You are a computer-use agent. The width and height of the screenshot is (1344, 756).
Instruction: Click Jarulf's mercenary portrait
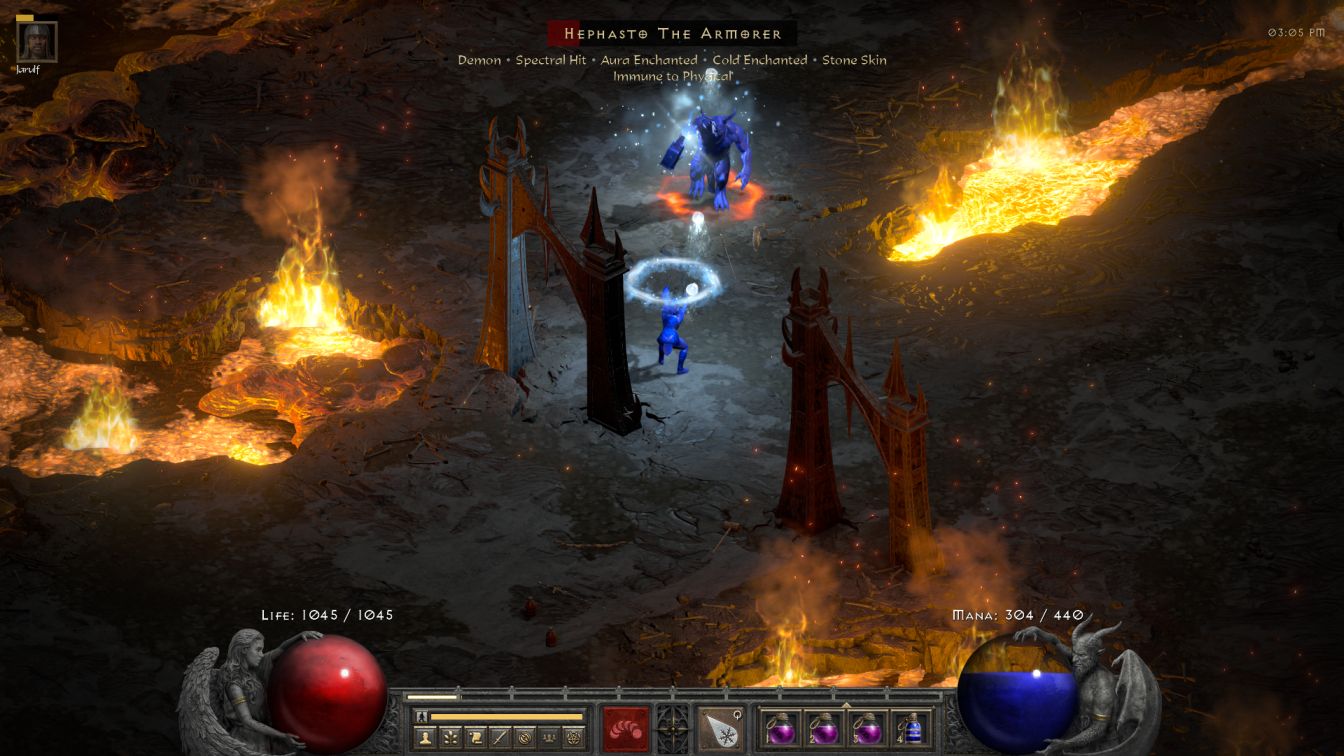point(38,42)
